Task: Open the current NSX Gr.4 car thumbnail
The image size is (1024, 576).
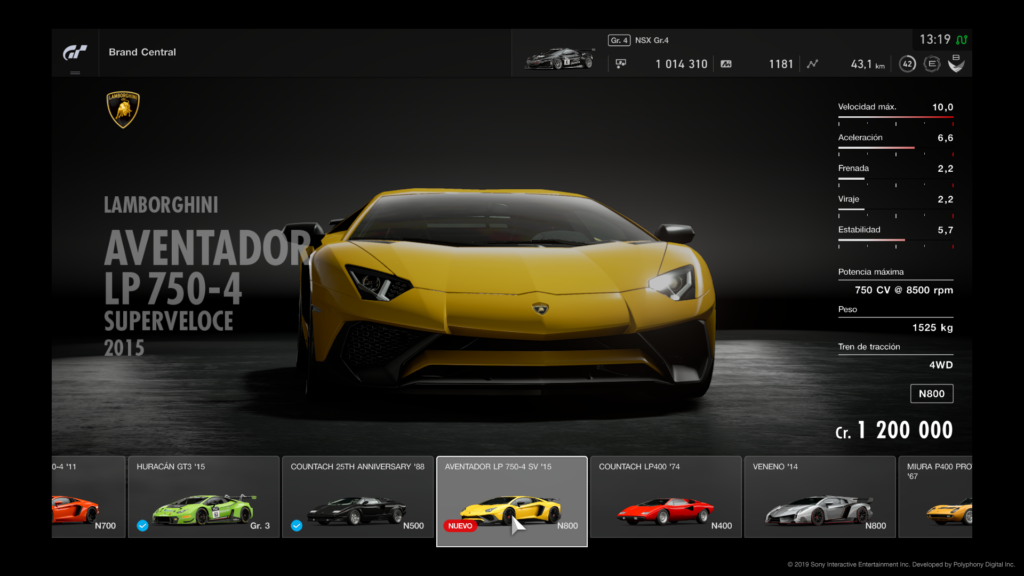Action: point(559,59)
